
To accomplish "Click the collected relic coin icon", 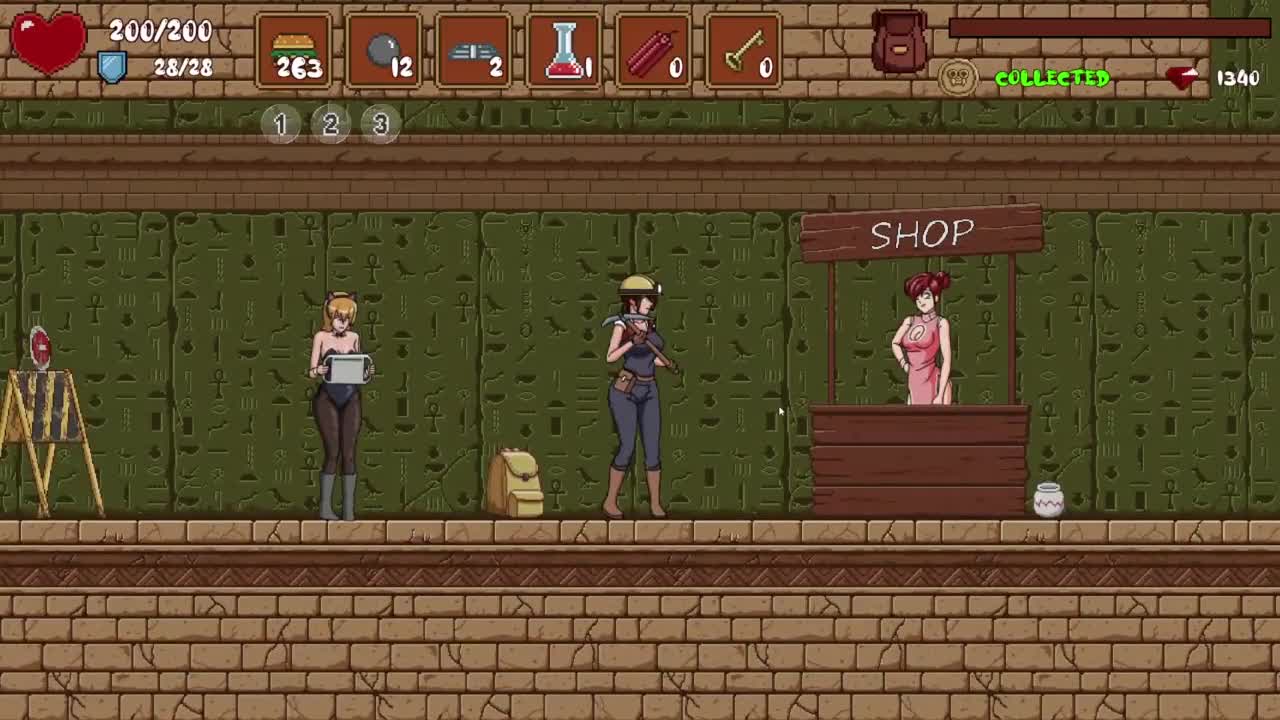I will 957,78.
